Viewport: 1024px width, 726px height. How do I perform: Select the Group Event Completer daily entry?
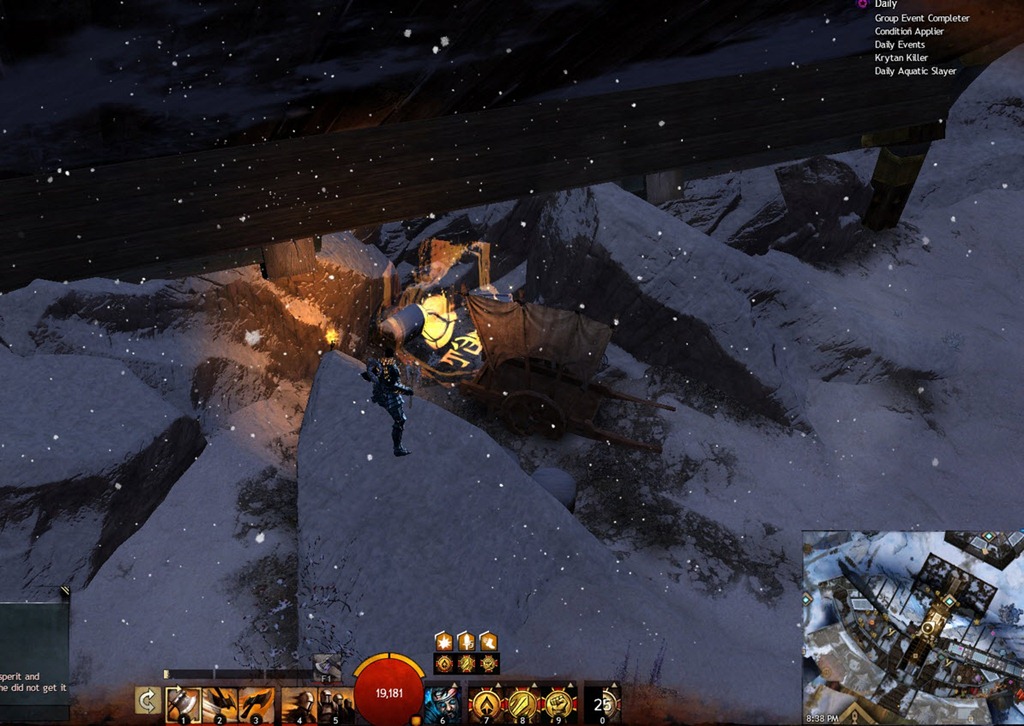click(921, 18)
